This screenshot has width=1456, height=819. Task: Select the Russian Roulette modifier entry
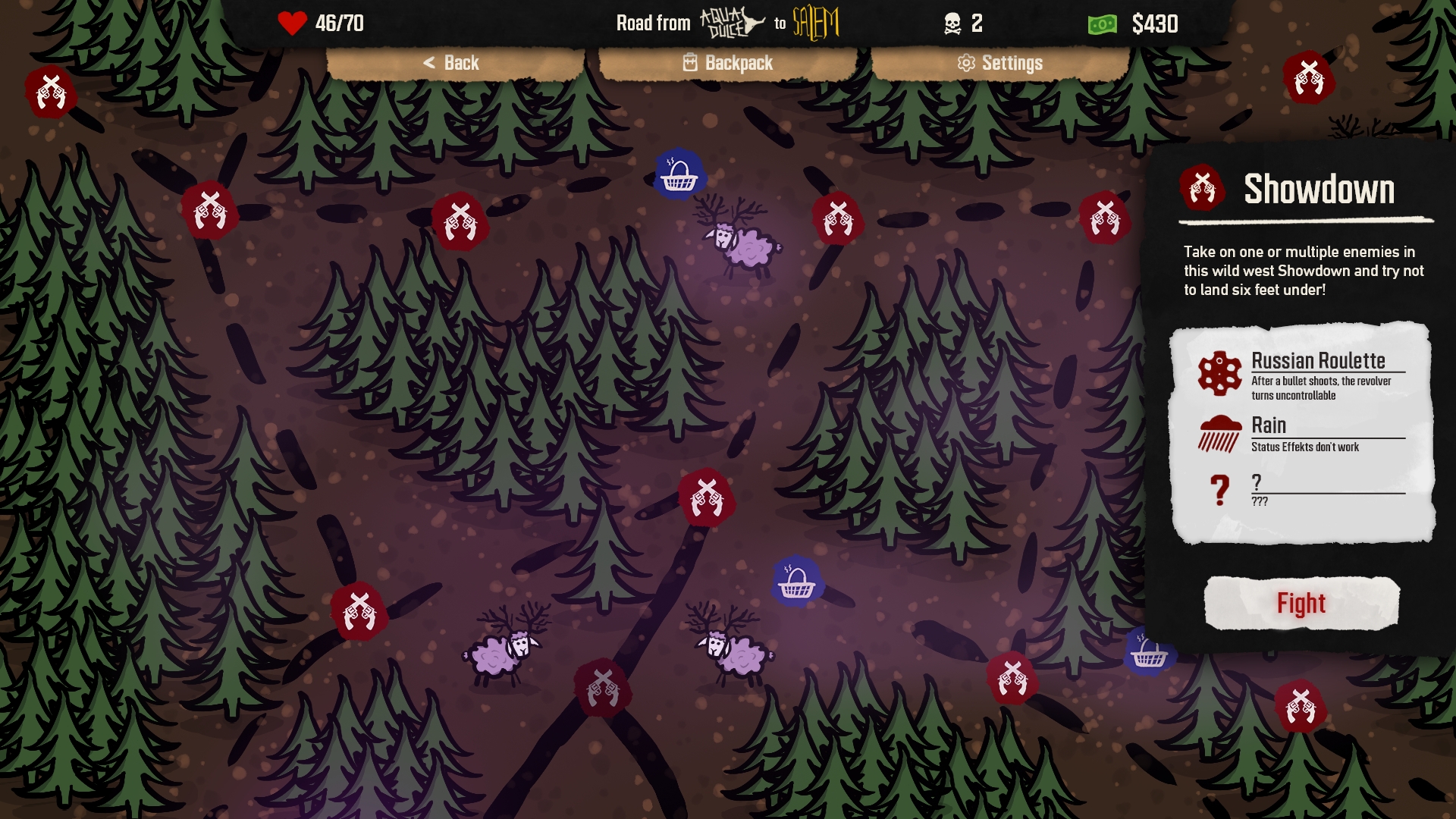click(1301, 375)
